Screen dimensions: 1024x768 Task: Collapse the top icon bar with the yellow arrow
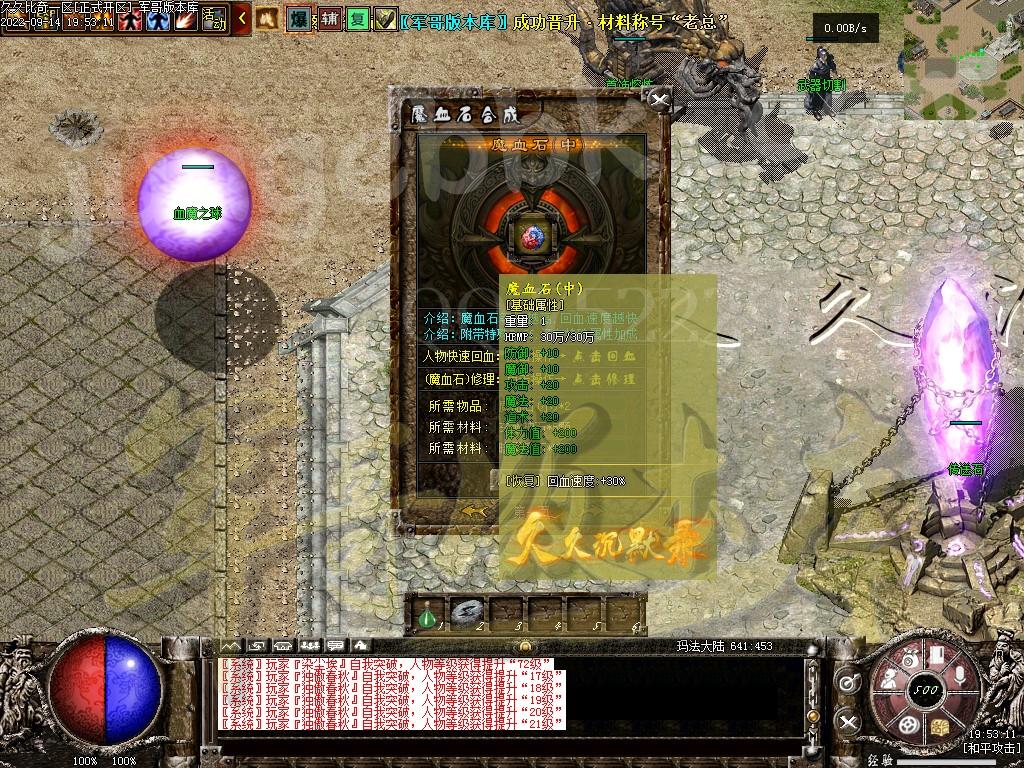pos(242,18)
